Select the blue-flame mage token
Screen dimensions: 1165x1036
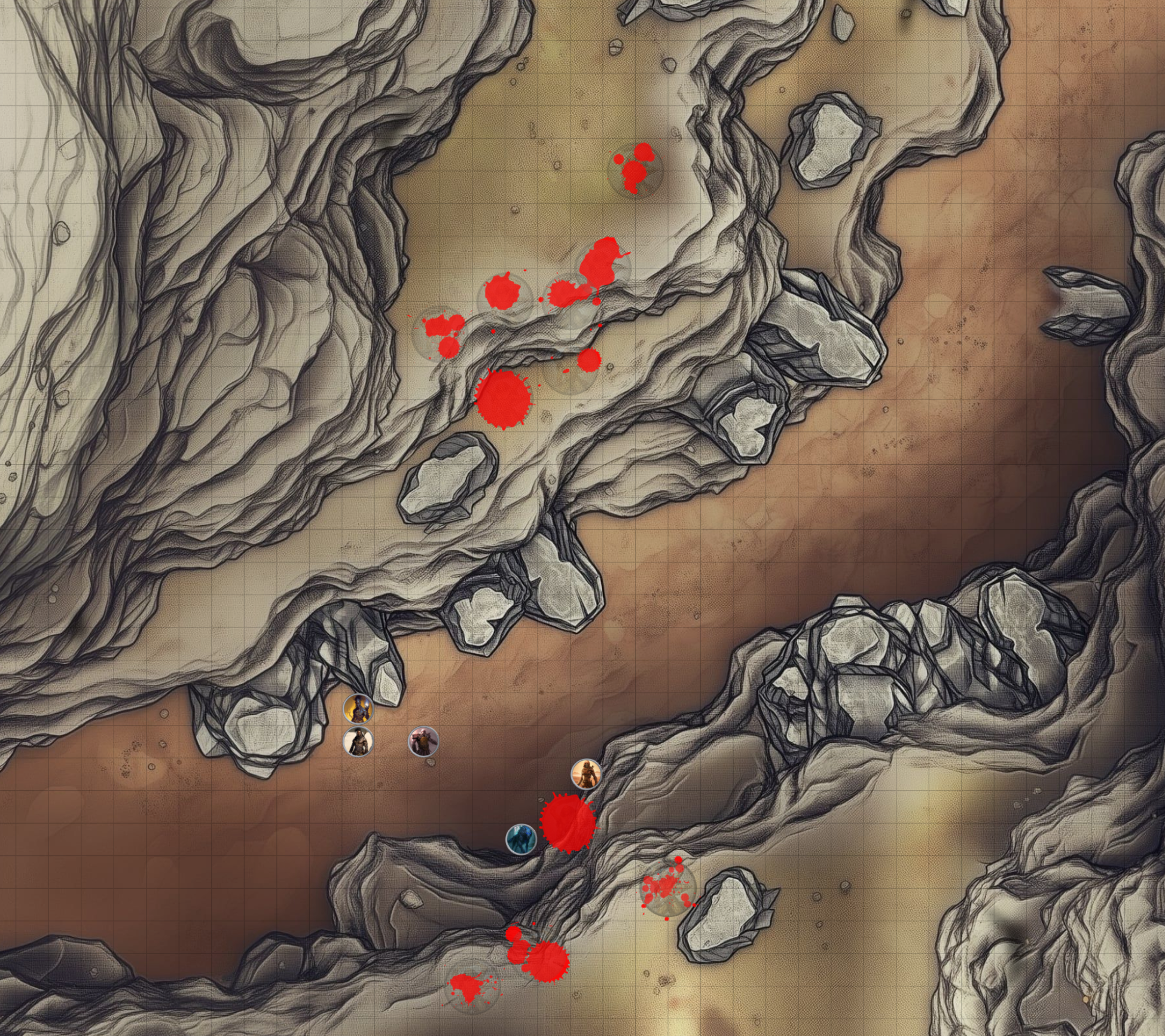358,709
